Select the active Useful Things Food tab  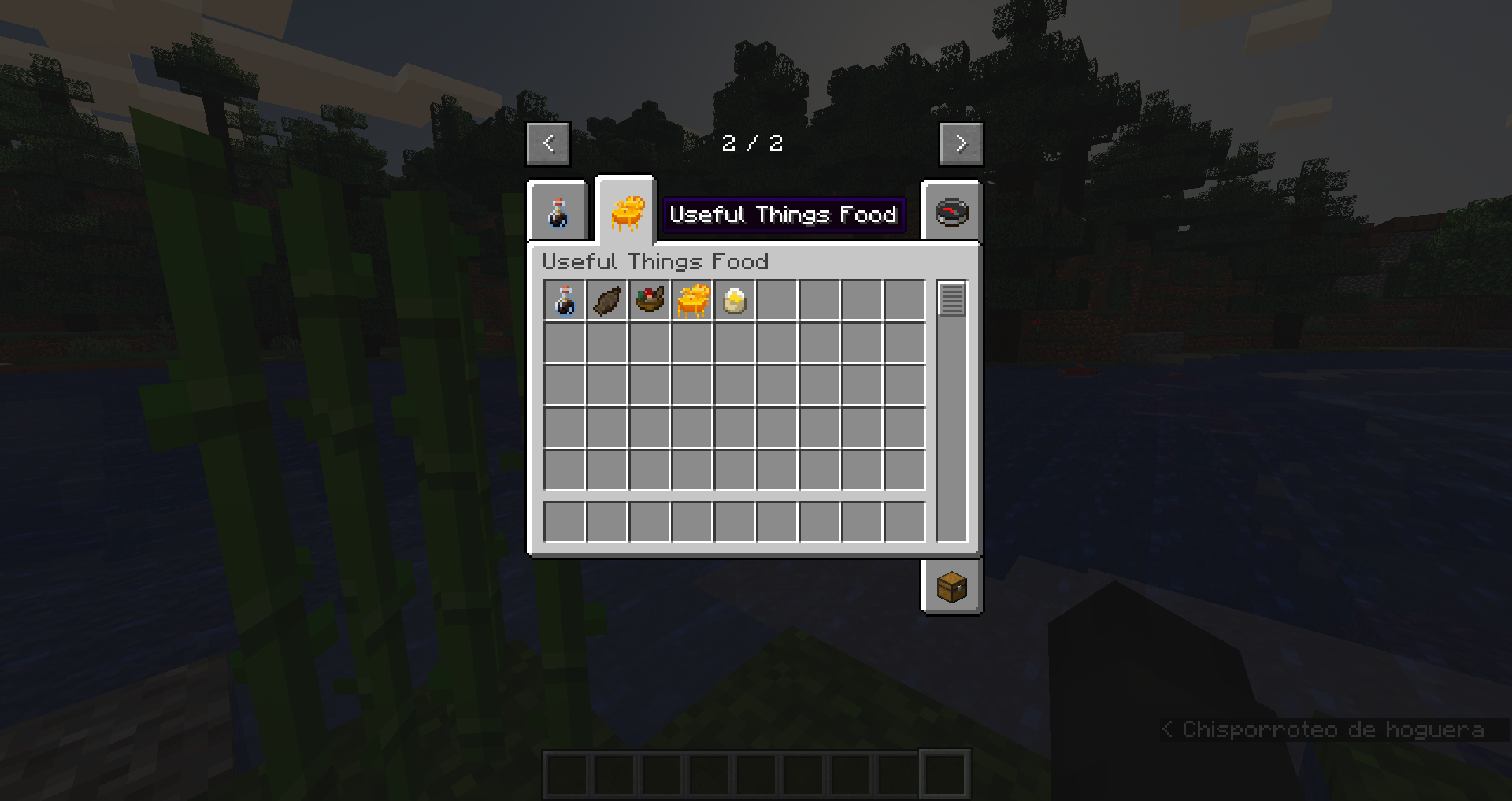[x=626, y=211]
